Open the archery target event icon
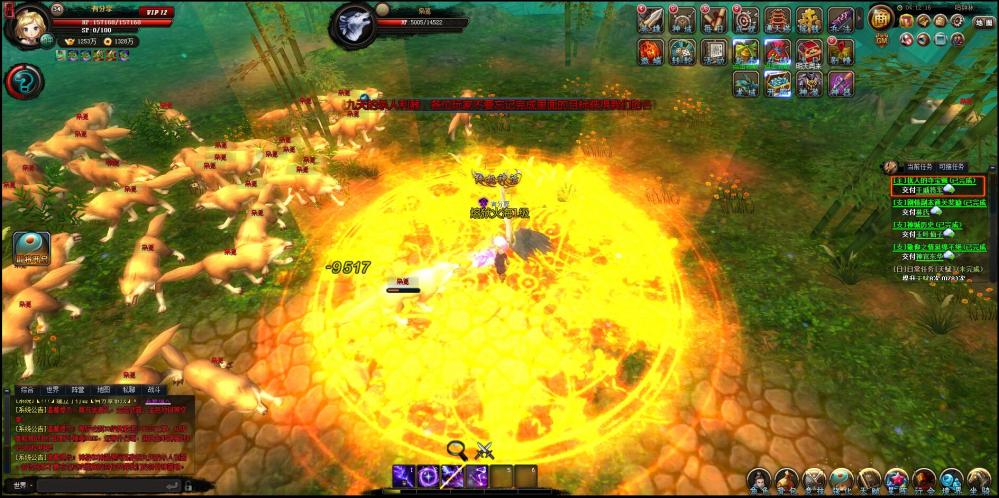The height and width of the screenshot is (498, 999). [745, 20]
